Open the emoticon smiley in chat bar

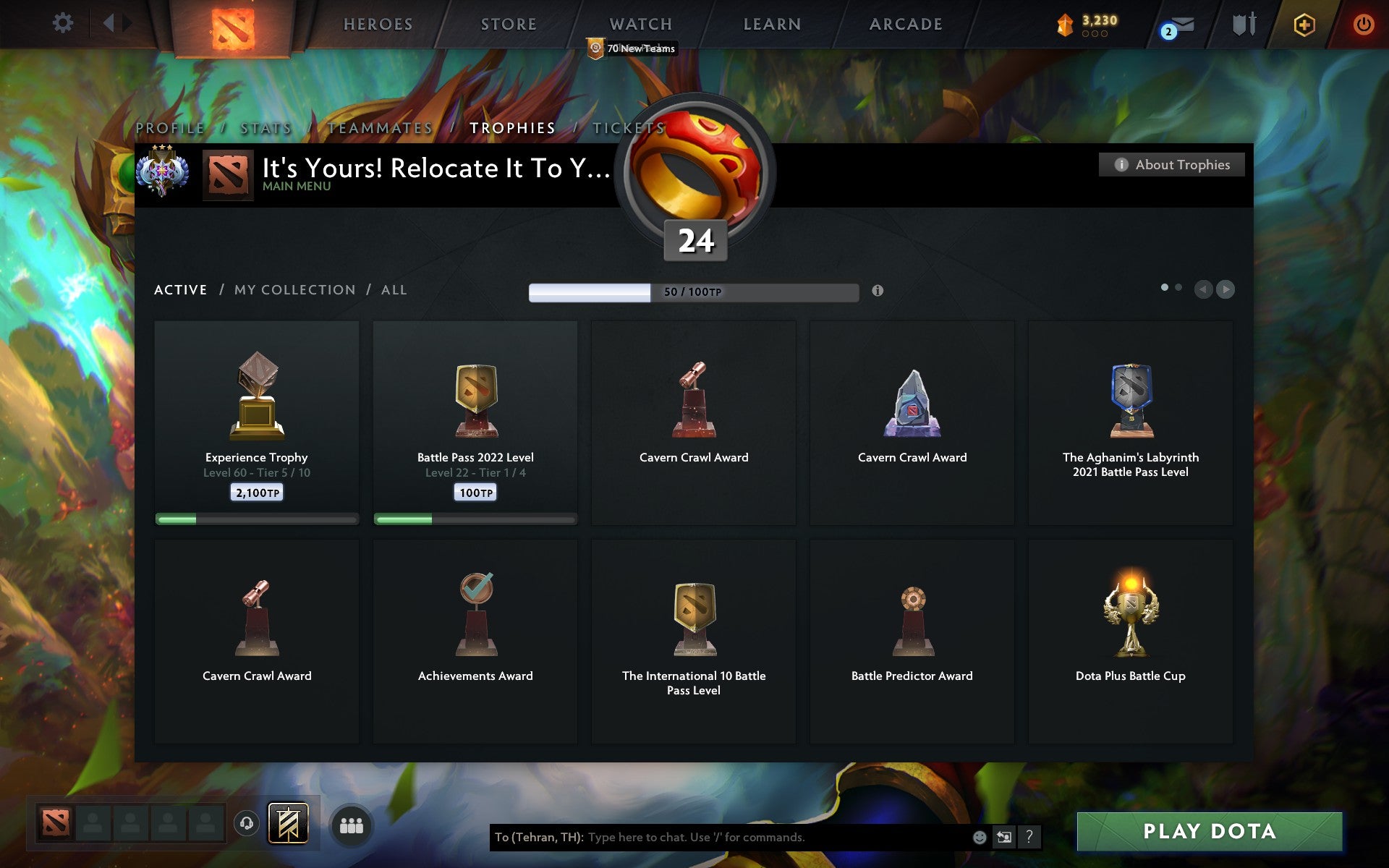click(979, 837)
